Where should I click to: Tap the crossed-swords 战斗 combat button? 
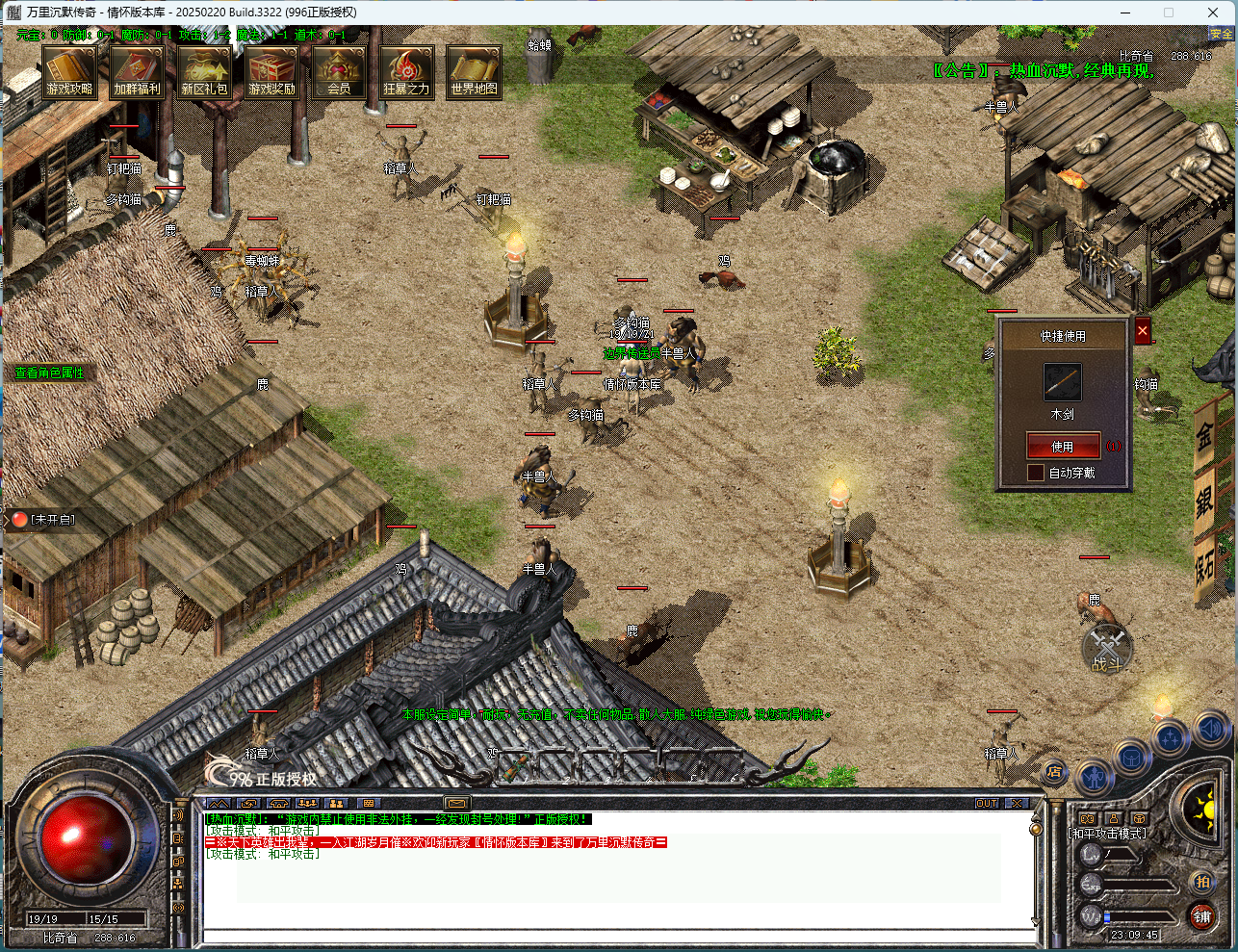click(x=1107, y=649)
